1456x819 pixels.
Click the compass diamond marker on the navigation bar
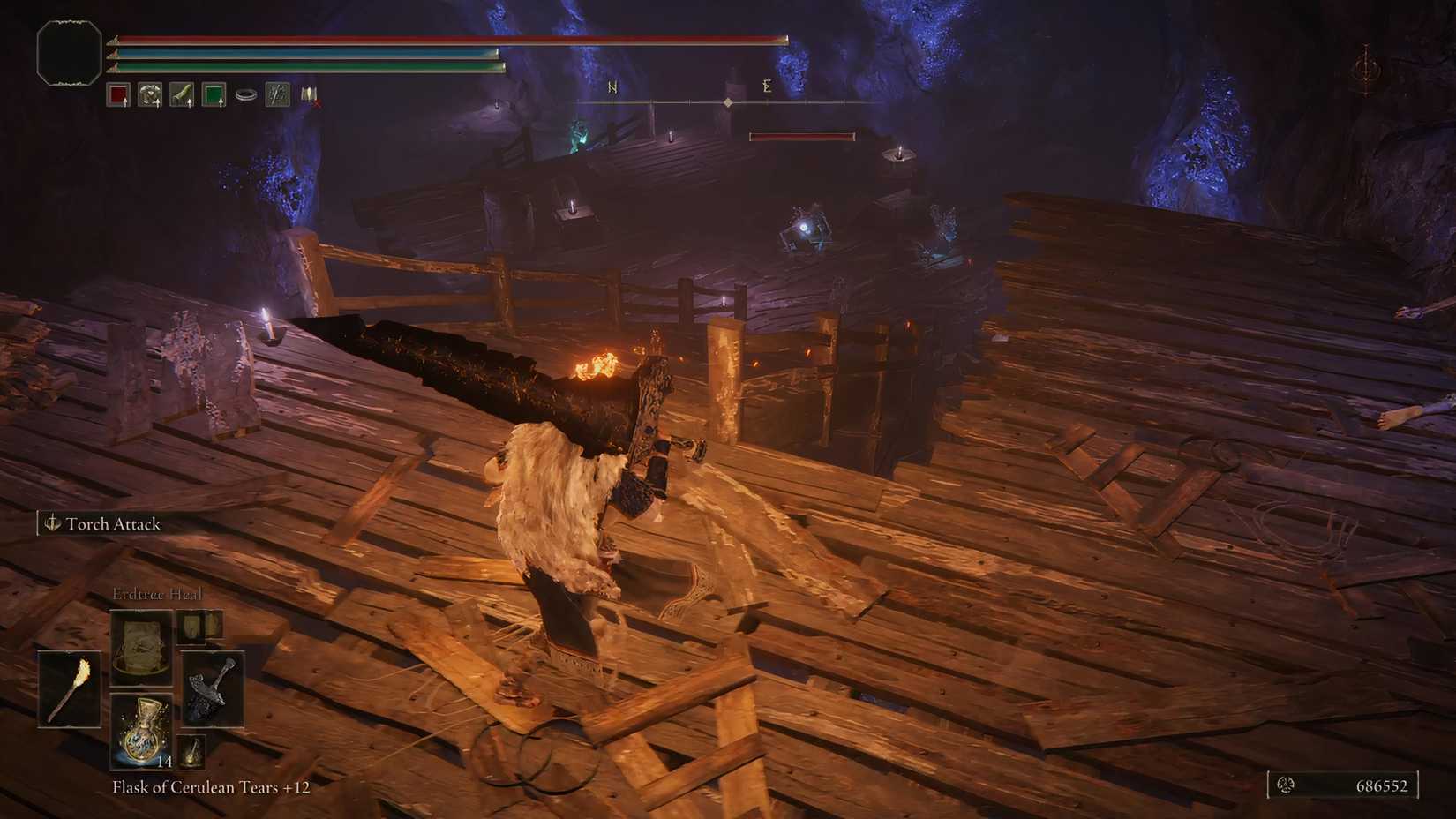point(726,101)
